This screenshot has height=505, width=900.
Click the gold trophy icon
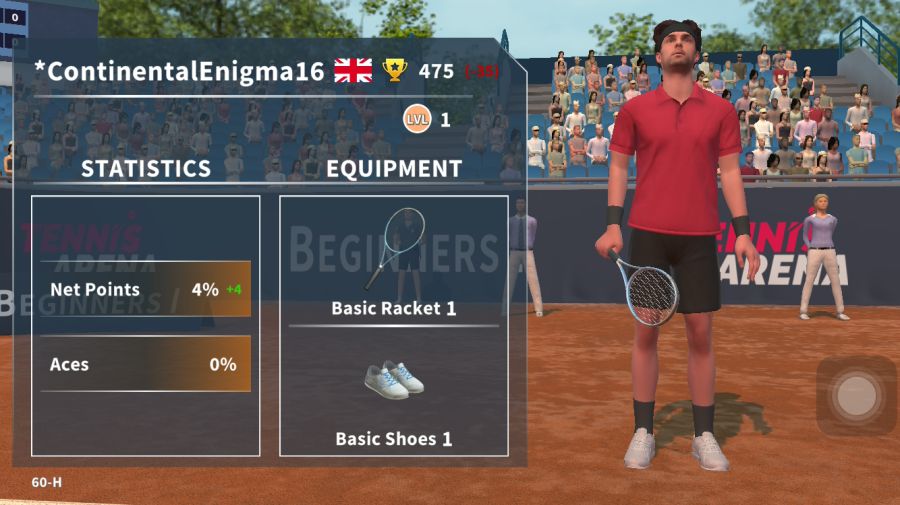(395, 71)
